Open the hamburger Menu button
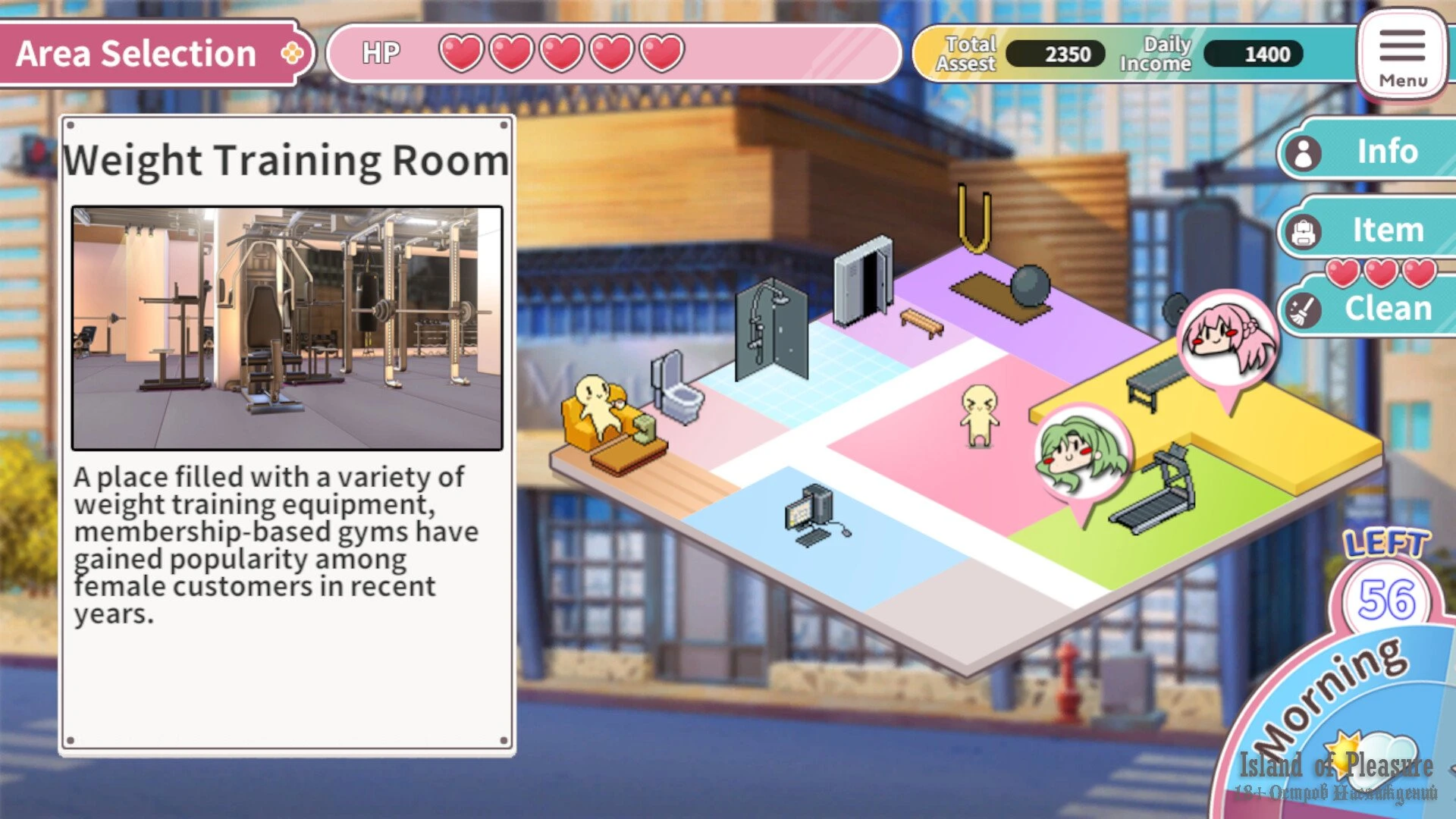 click(1401, 55)
